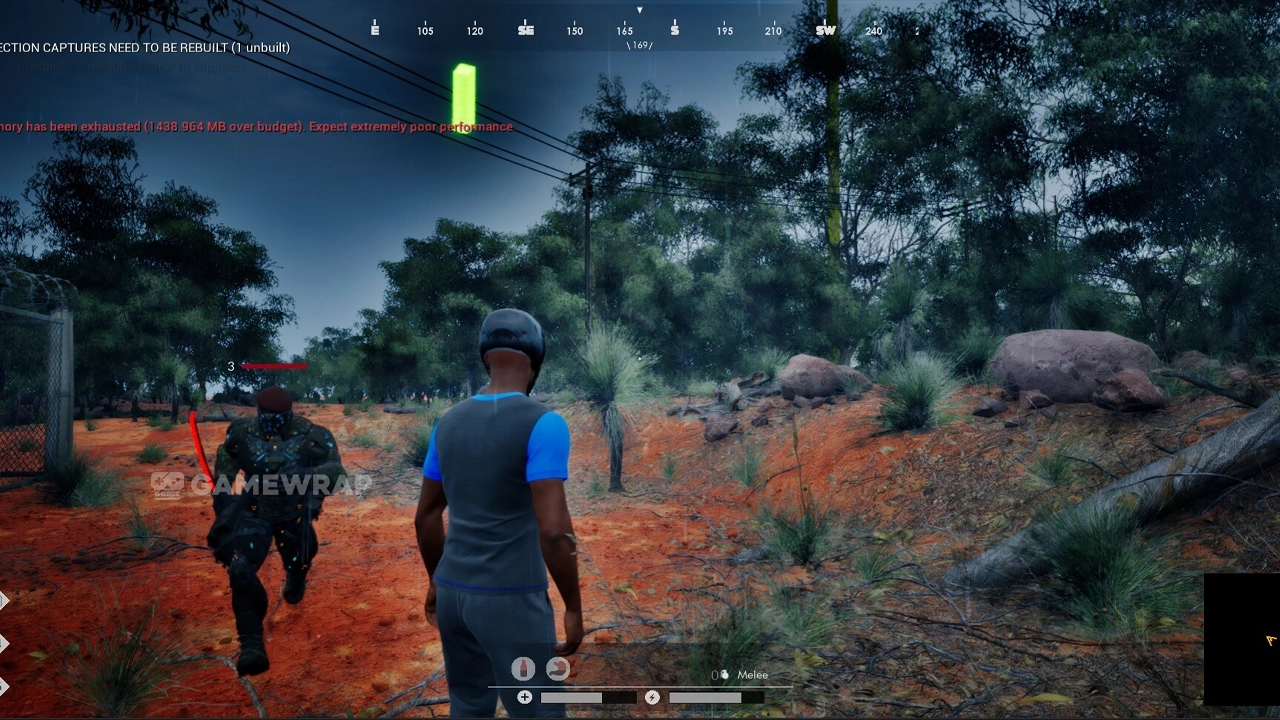Click the hunger stomach status icon
The height and width of the screenshot is (720, 1280).
[558, 669]
